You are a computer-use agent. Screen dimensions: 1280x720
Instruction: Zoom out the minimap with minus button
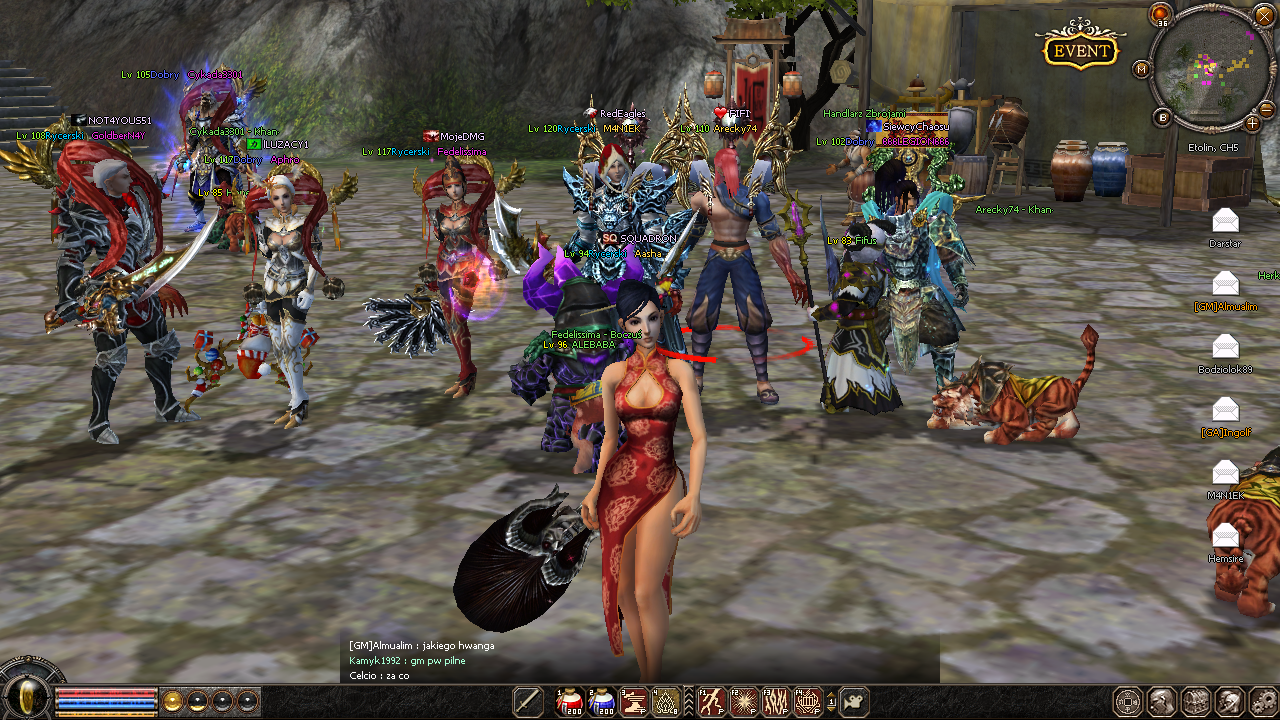(x=1266, y=108)
